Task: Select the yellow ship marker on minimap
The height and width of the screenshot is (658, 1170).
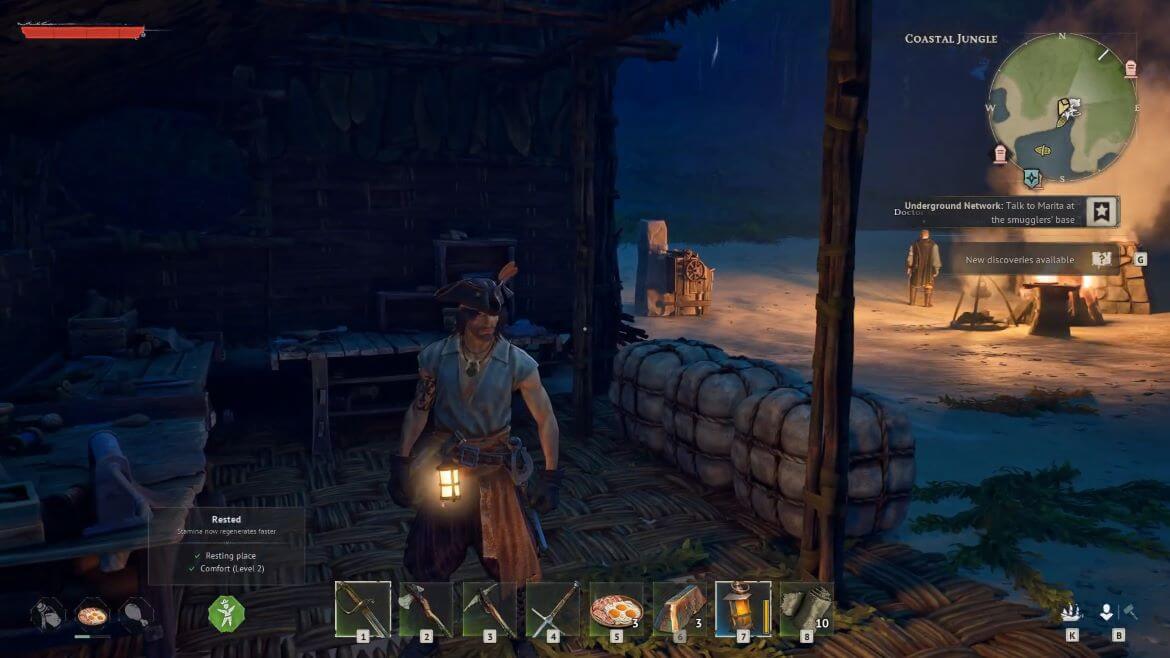Action: 1042,151
